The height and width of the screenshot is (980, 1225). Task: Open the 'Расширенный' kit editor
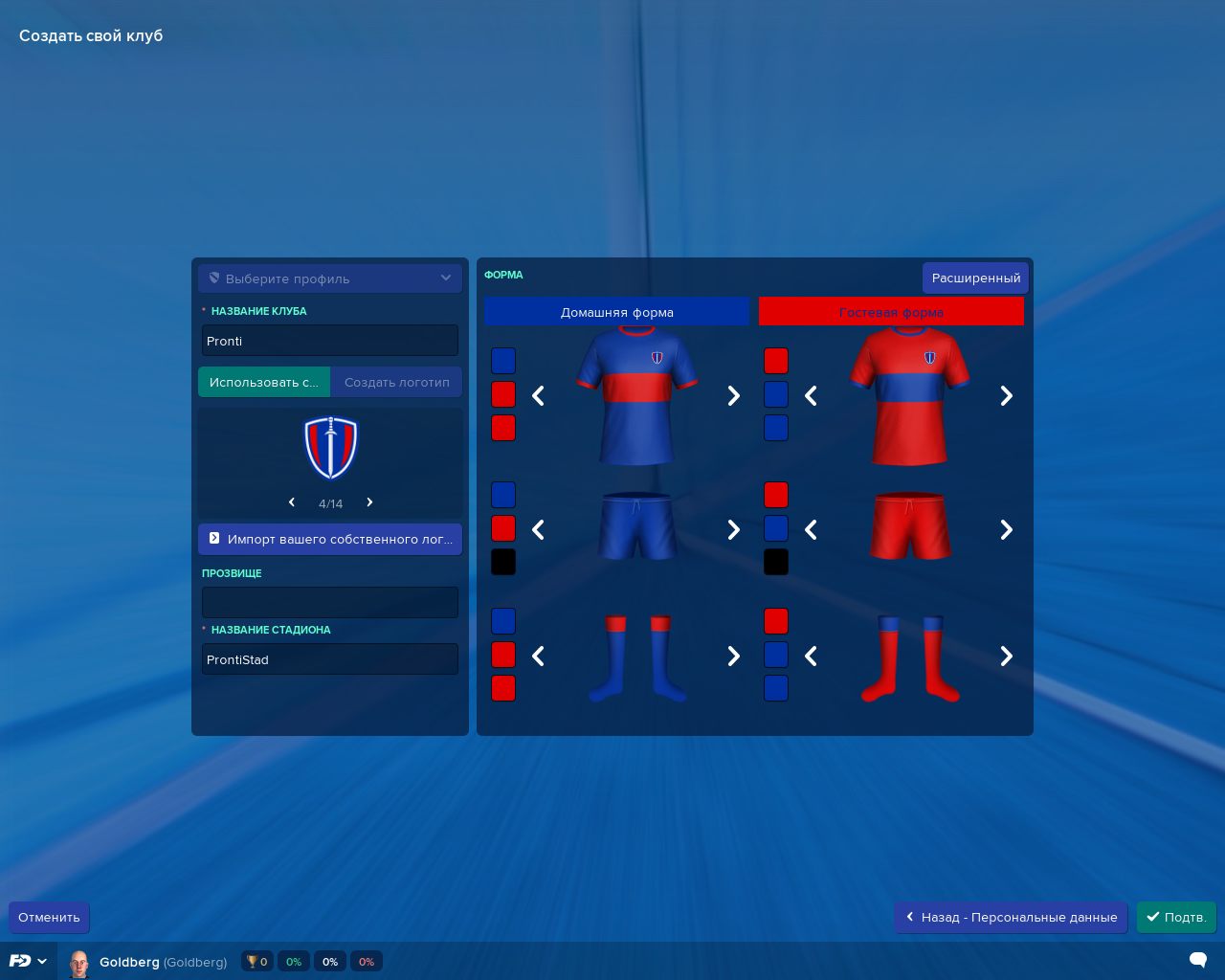[x=975, y=278]
